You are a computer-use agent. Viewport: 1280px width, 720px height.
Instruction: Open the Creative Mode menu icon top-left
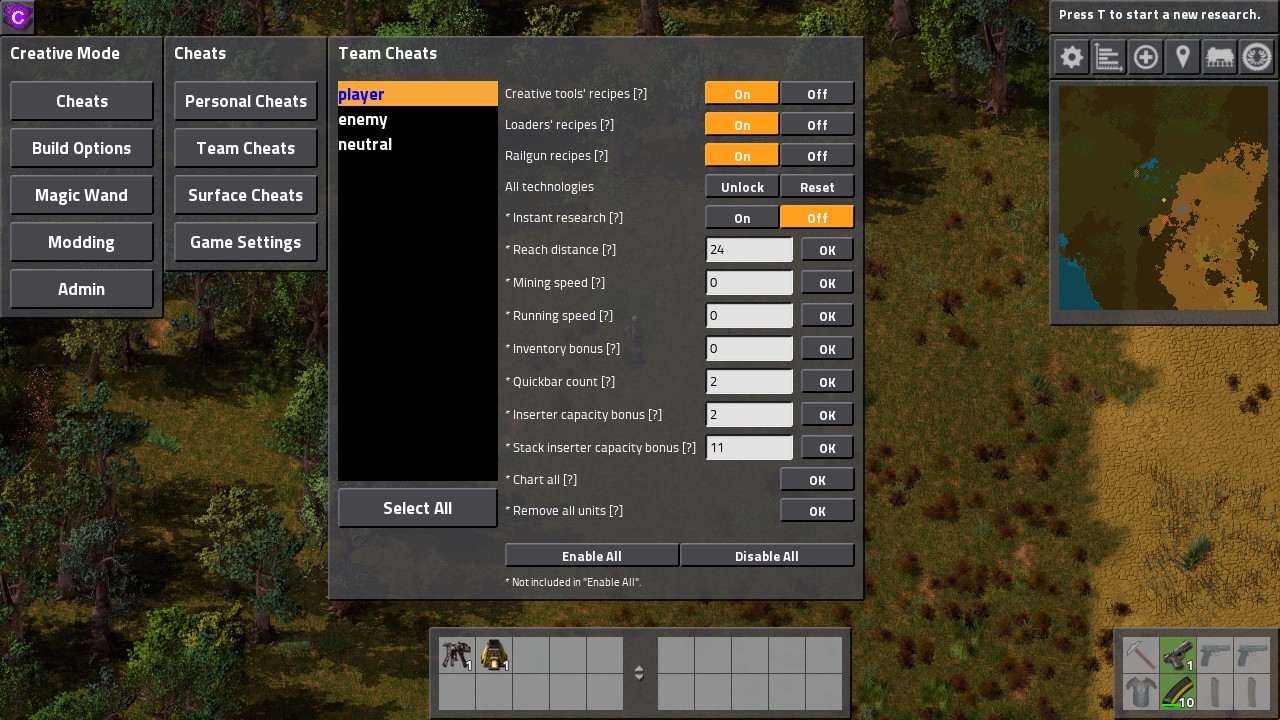(16, 16)
